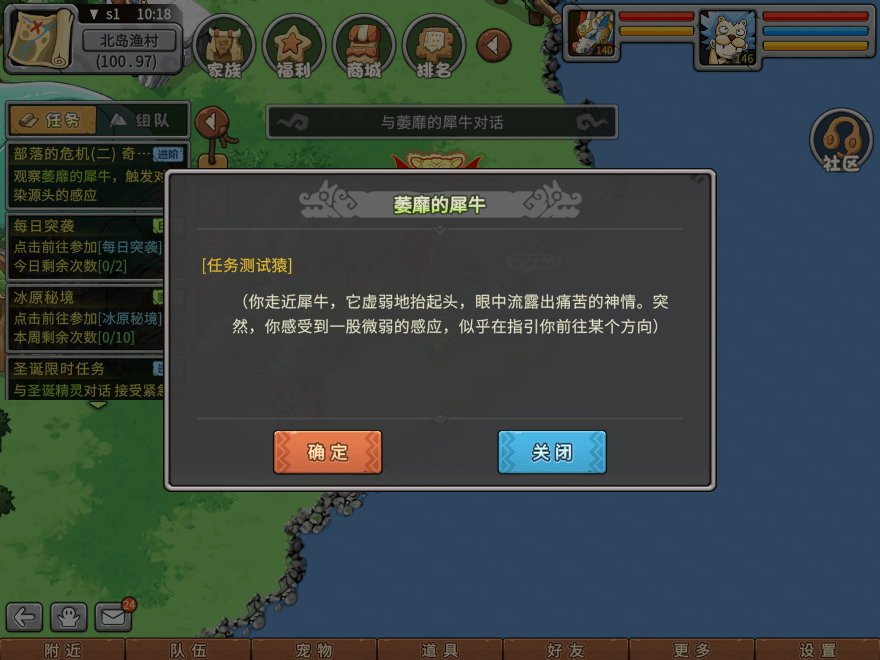Open the 福利 benefits menu
Viewport: 880px width, 660px height.
(x=294, y=47)
